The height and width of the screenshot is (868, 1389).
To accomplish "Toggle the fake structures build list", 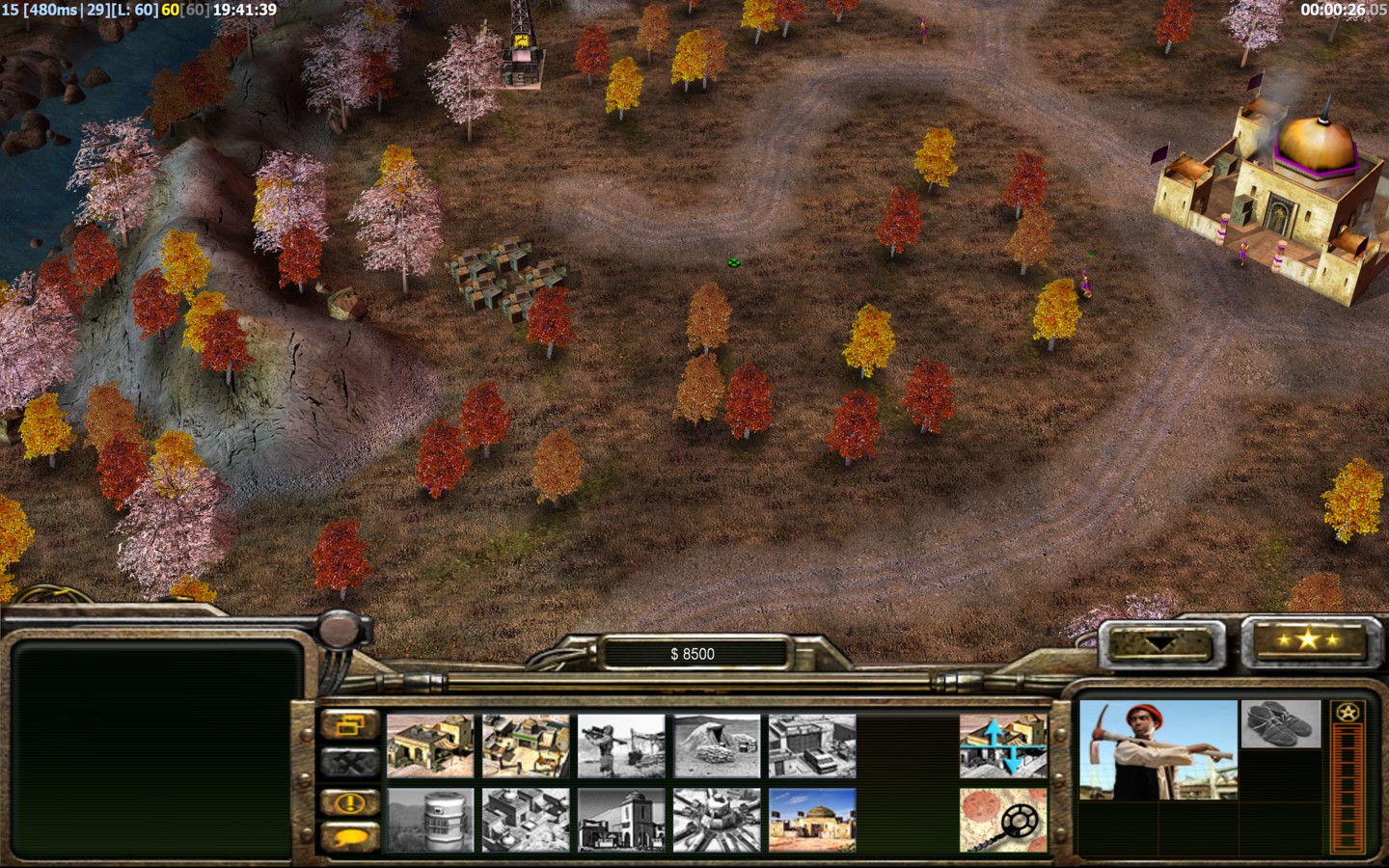I will coord(1003,746).
